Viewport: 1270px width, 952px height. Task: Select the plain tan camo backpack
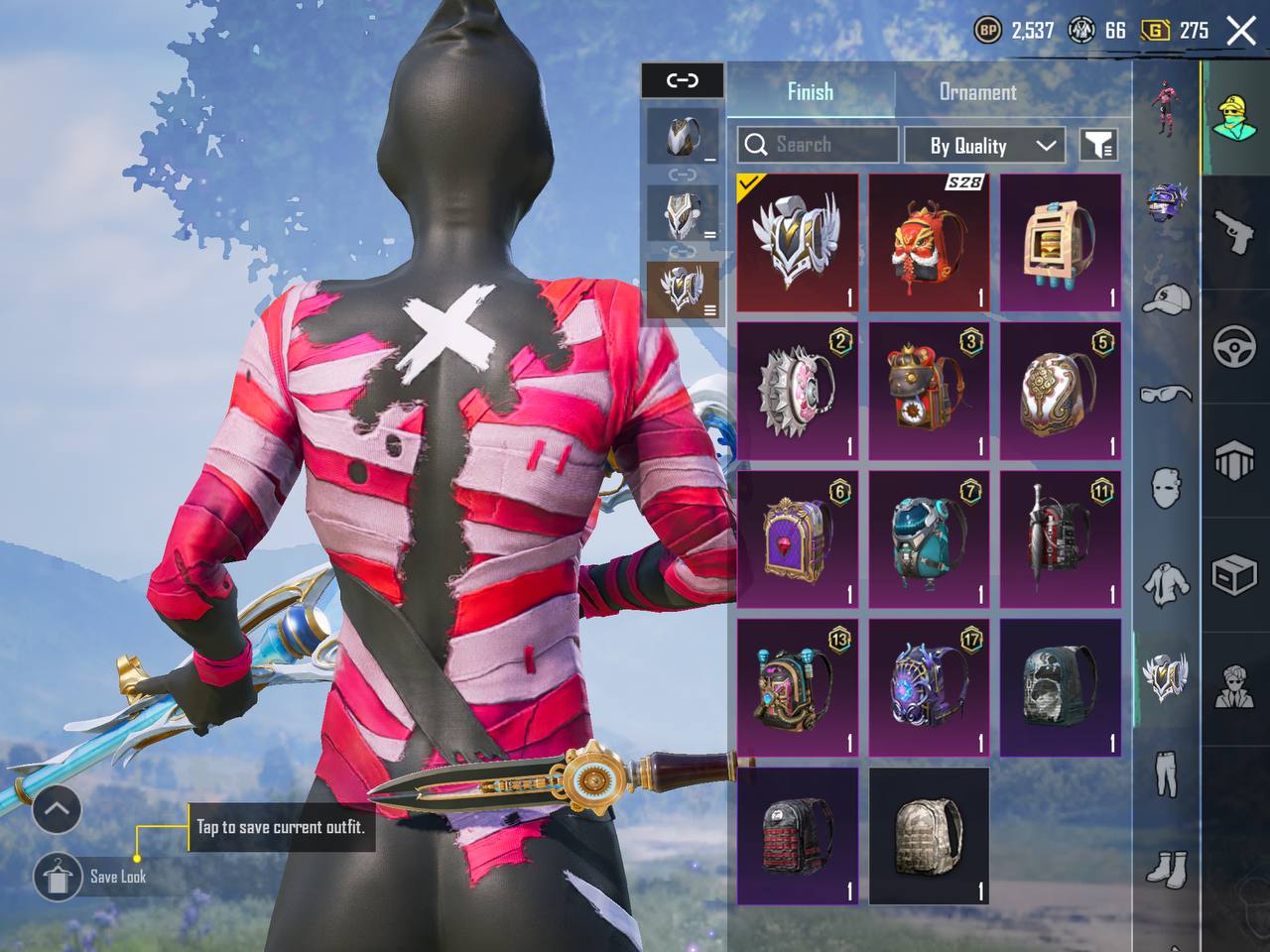point(929,836)
